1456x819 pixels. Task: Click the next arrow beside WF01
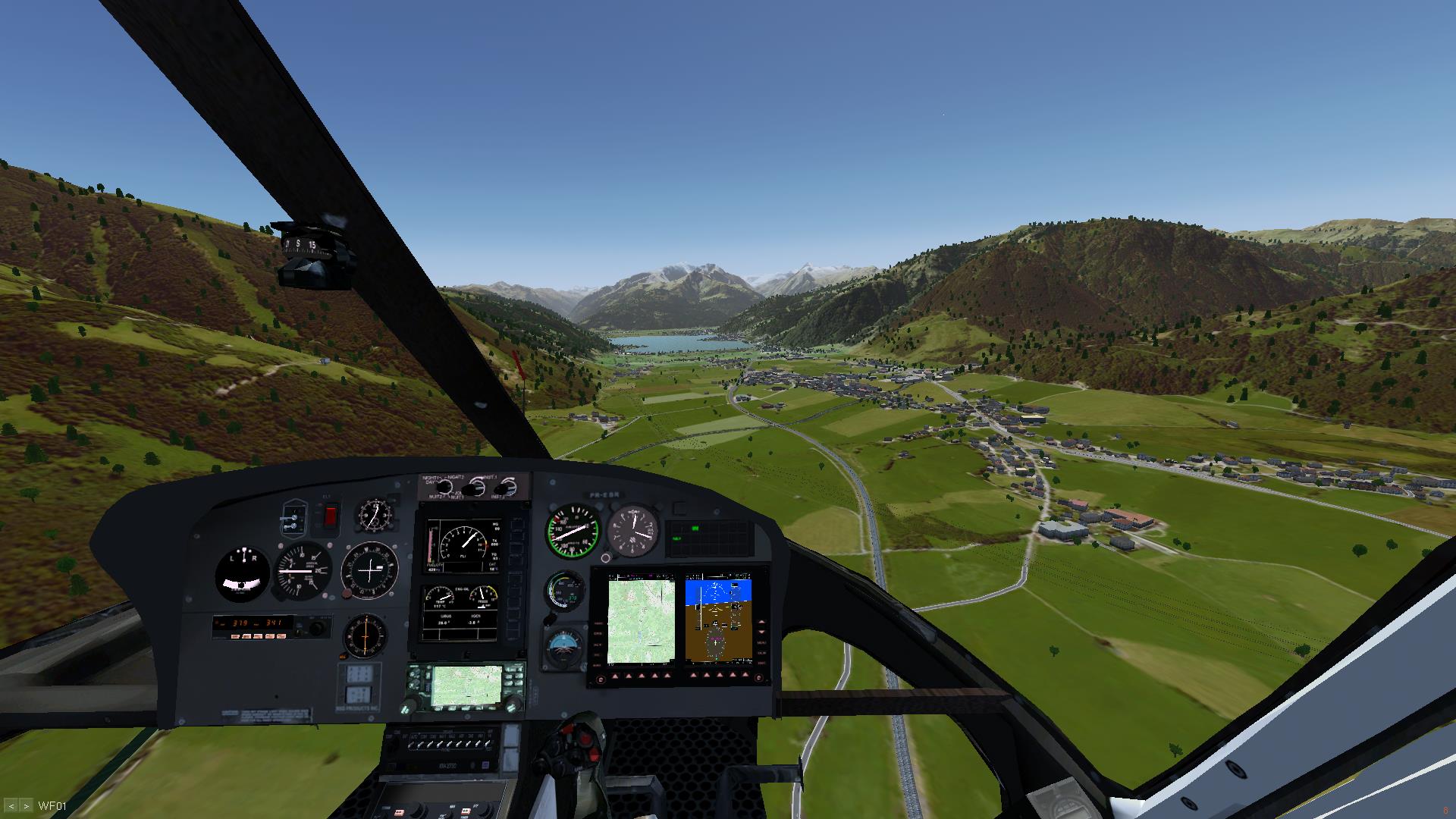coord(27,806)
